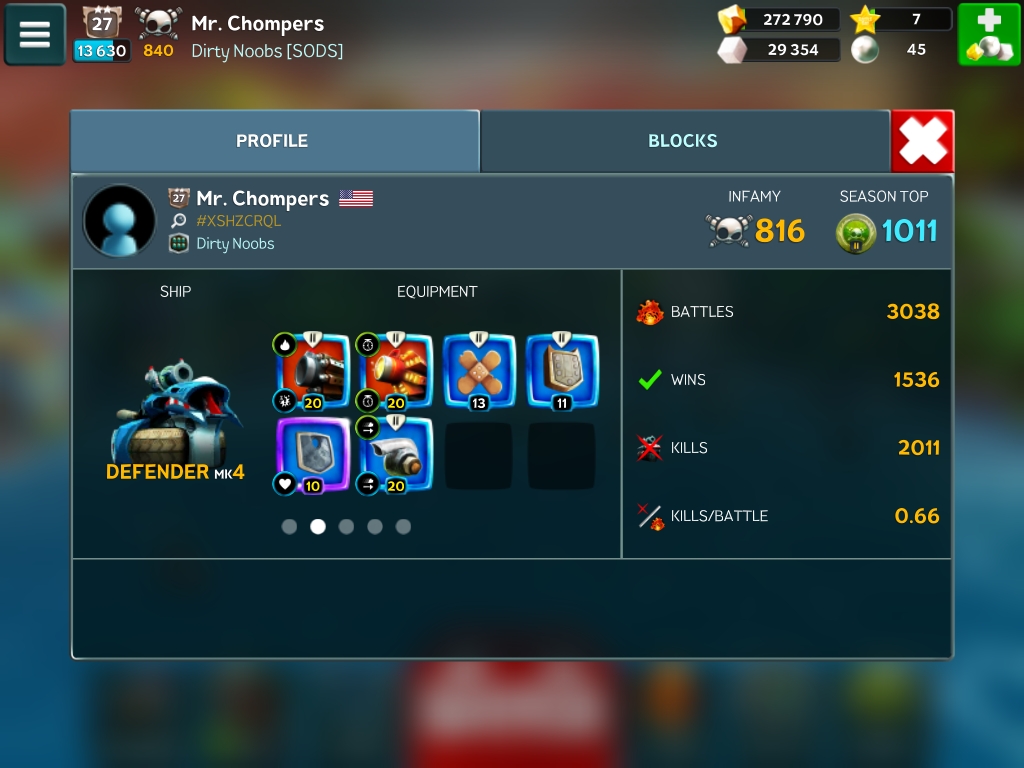Switch to the Blocks tab
The height and width of the screenshot is (768, 1024).
coord(683,141)
